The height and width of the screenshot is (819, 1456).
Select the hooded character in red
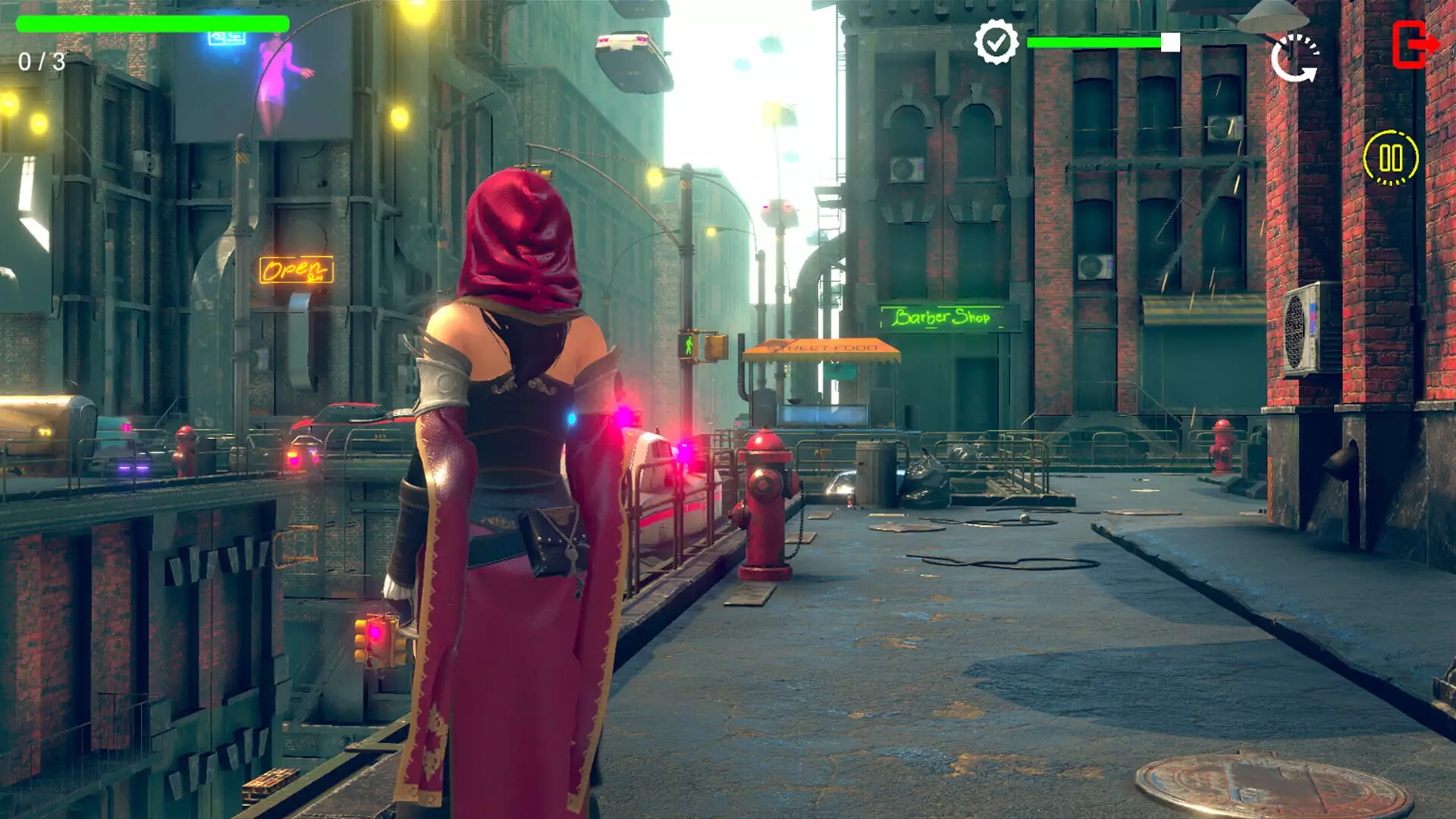click(x=516, y=455)
